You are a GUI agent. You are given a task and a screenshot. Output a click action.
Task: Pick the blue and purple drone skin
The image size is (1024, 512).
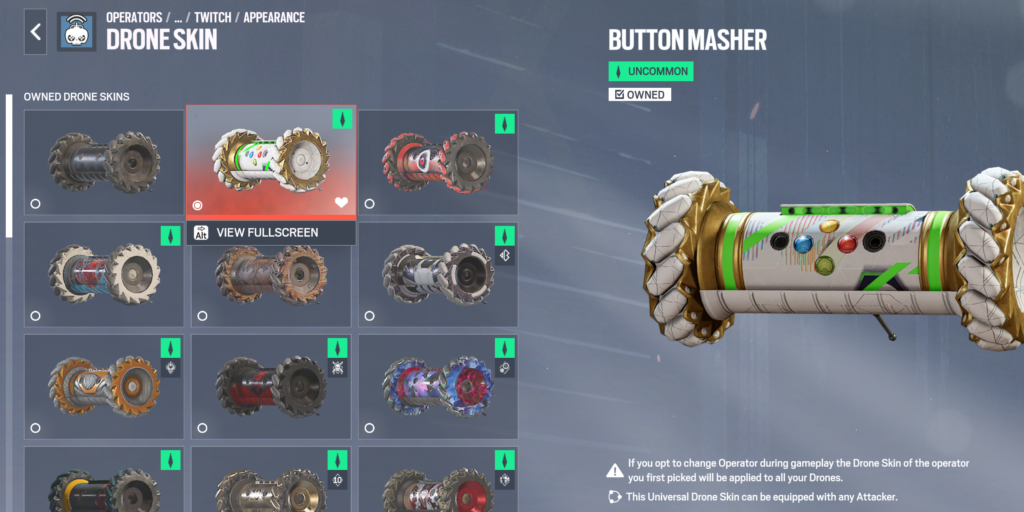(437, 385)
